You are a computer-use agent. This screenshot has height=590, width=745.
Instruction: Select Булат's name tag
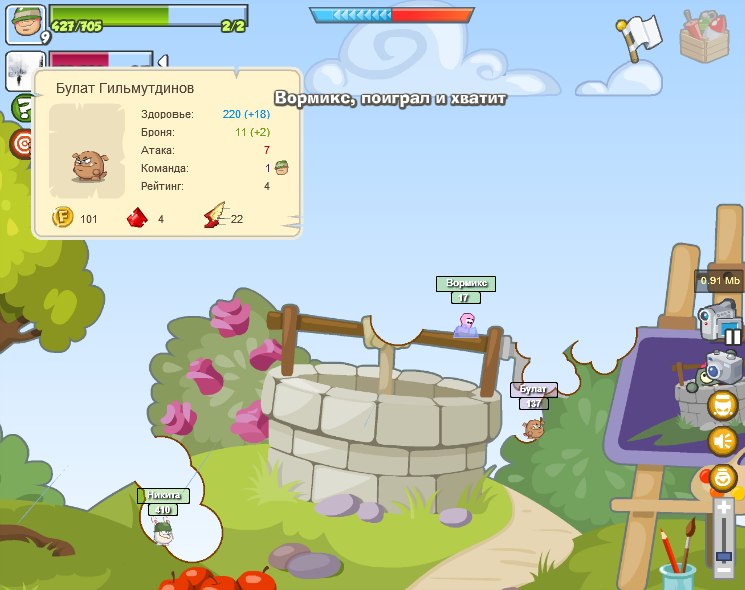[534, 389]
